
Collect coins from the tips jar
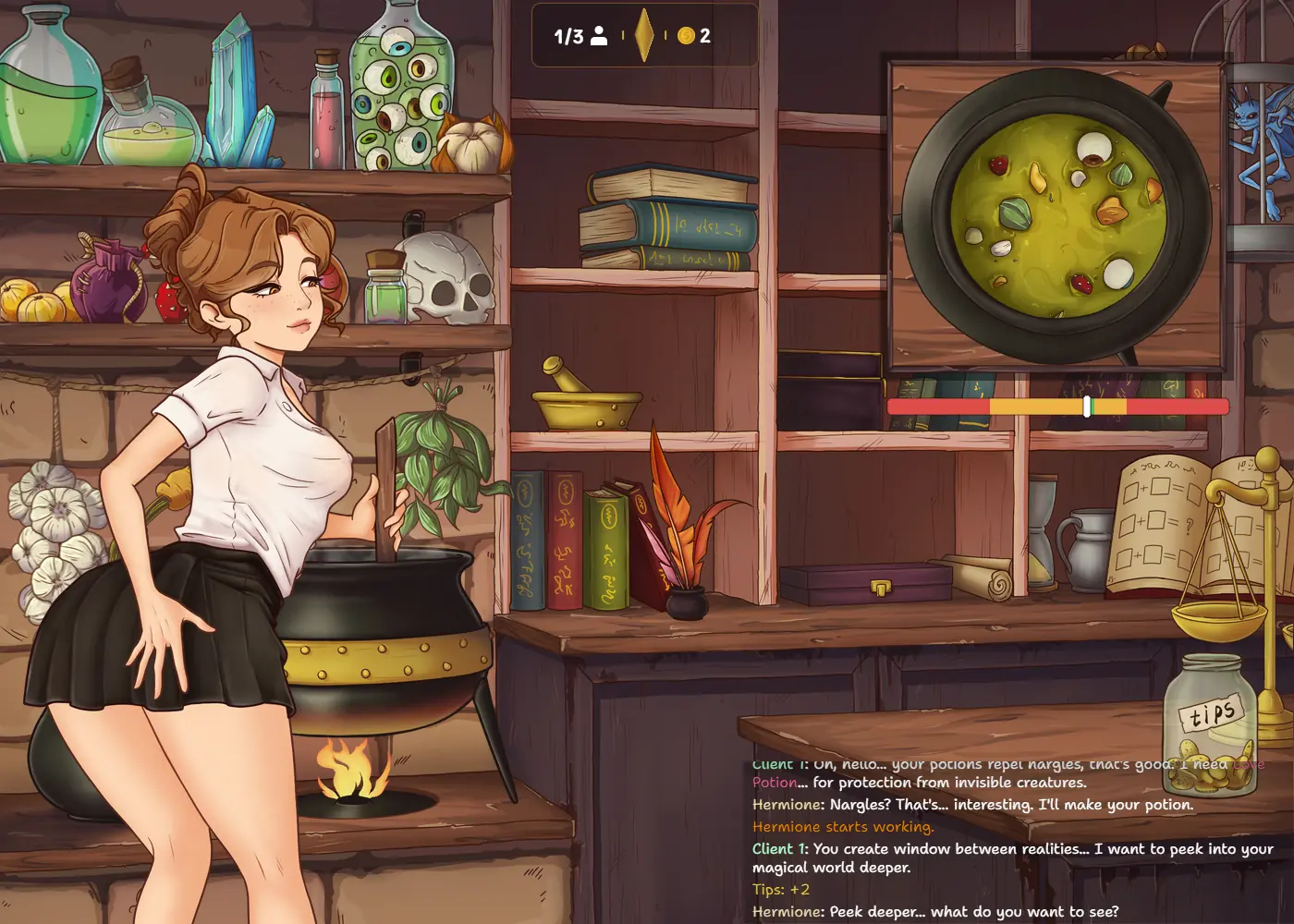point(1211,725)
